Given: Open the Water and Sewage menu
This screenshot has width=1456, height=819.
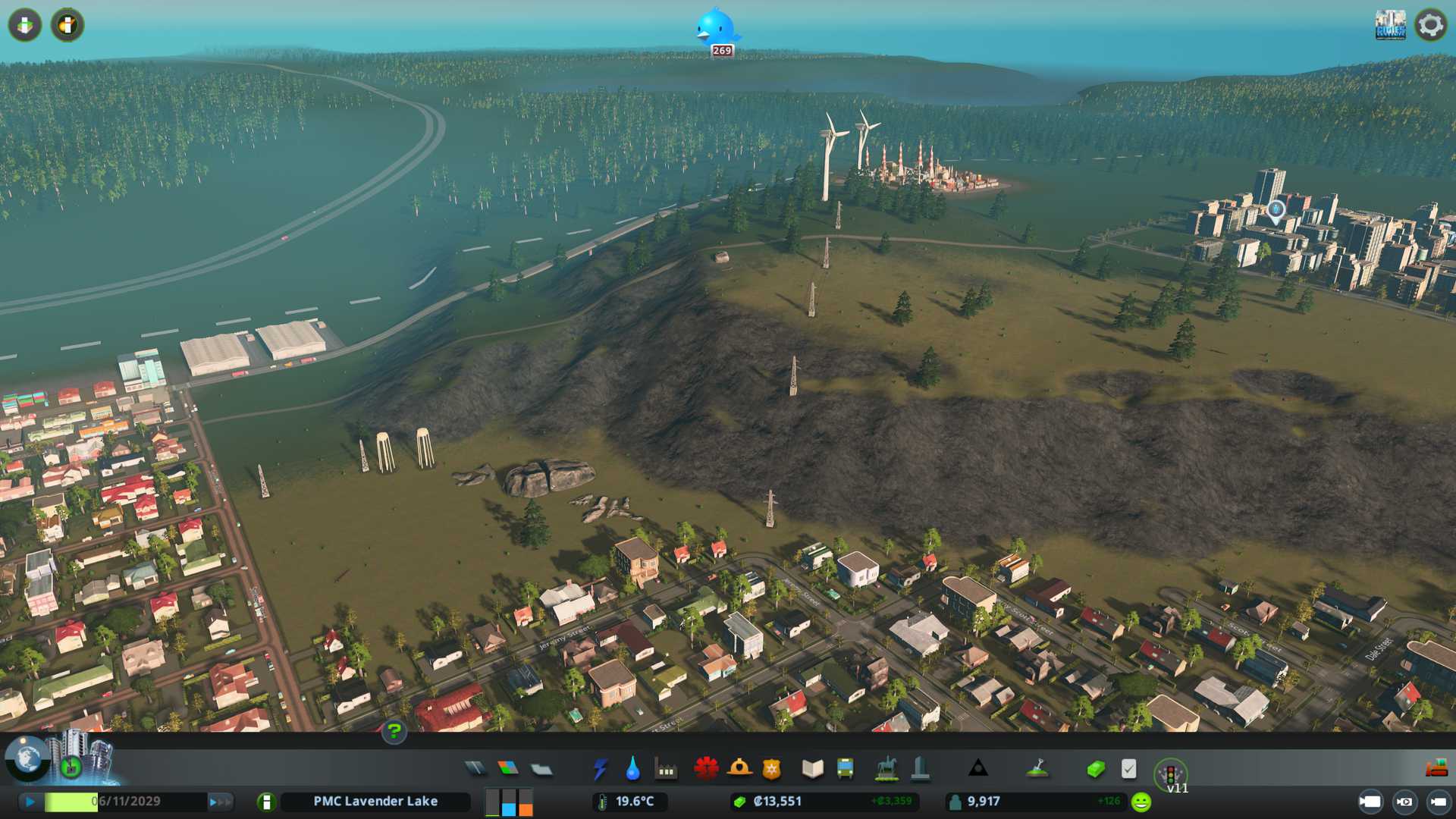Looking at the screenshot, I should point(632,769).
